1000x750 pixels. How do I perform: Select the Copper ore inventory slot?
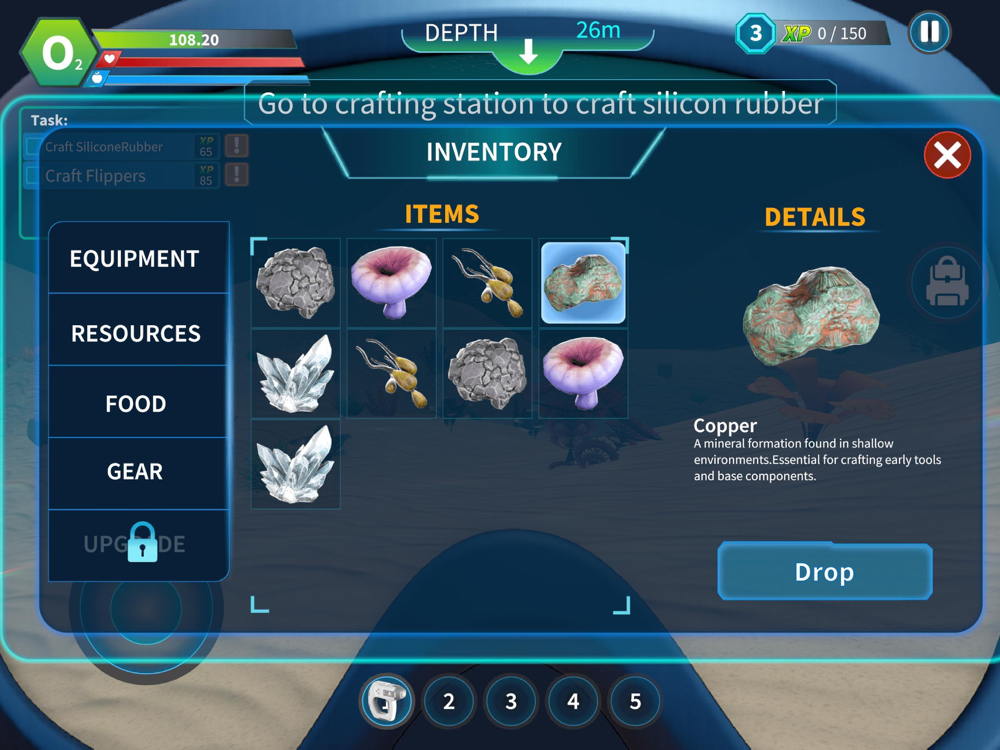click(583, 283)
